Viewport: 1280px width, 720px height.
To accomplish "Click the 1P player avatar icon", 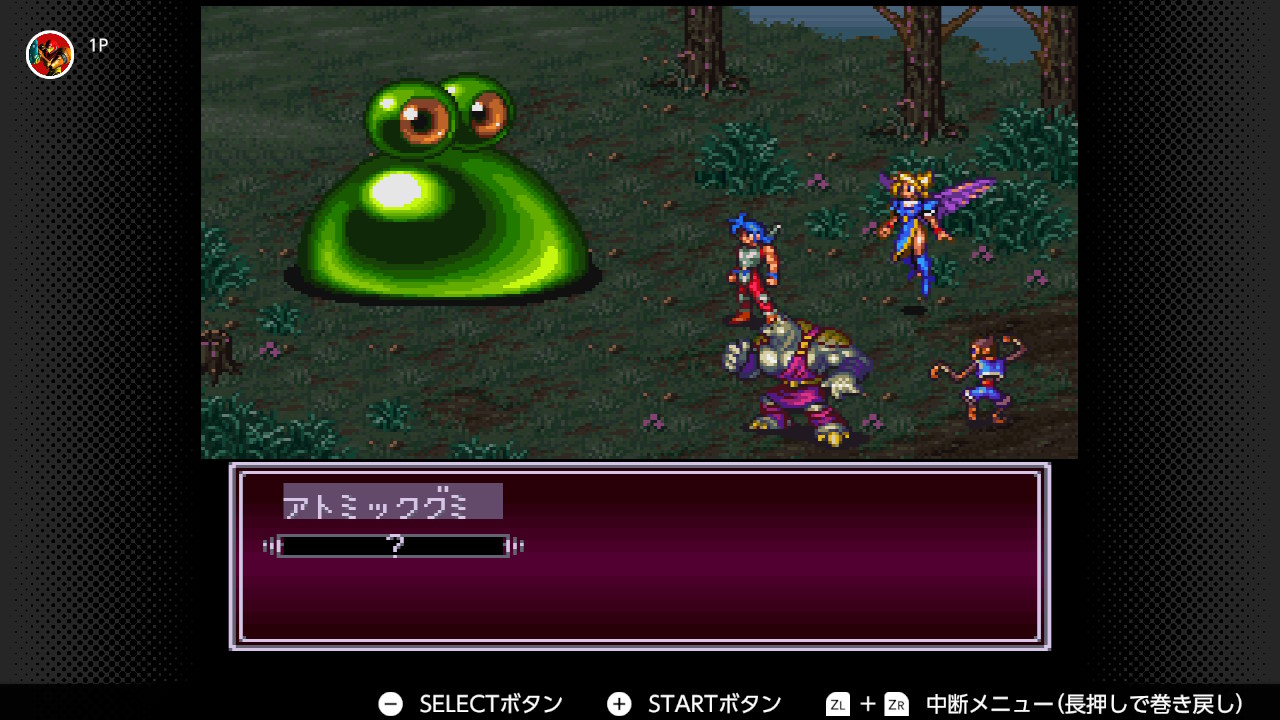I will [50, 54].
